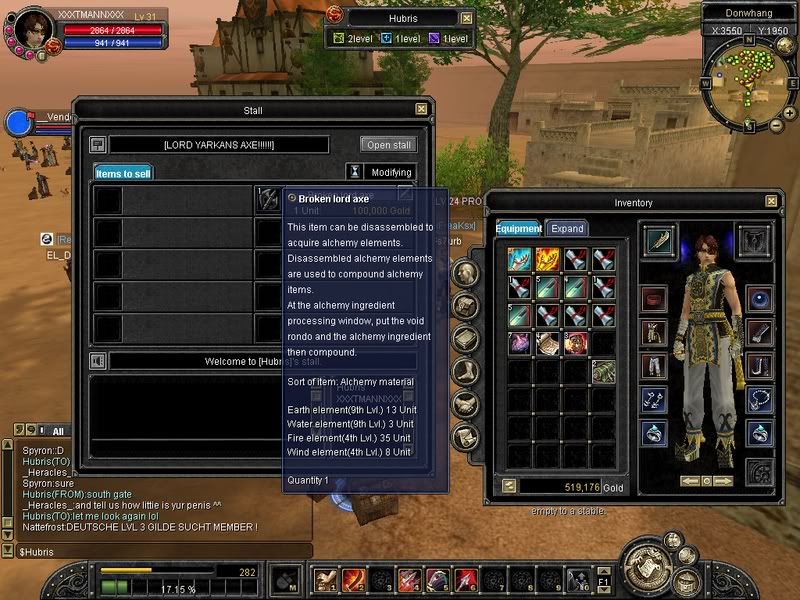The height and width of the screenshot is (600, 800).
Task: Select the All chat tab
Action: (x=58, y=431)
